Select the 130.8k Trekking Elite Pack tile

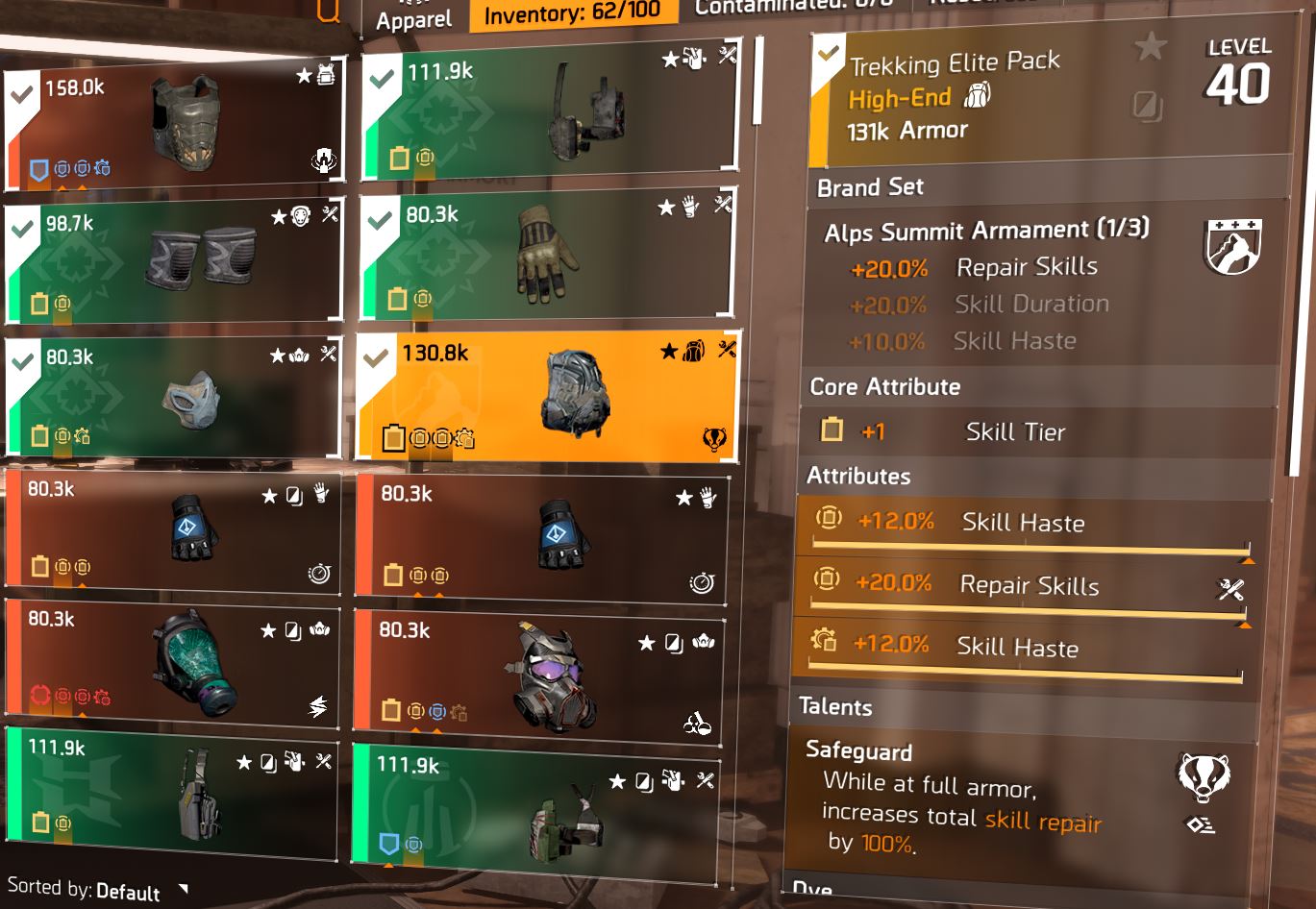[x=548, y=396]
